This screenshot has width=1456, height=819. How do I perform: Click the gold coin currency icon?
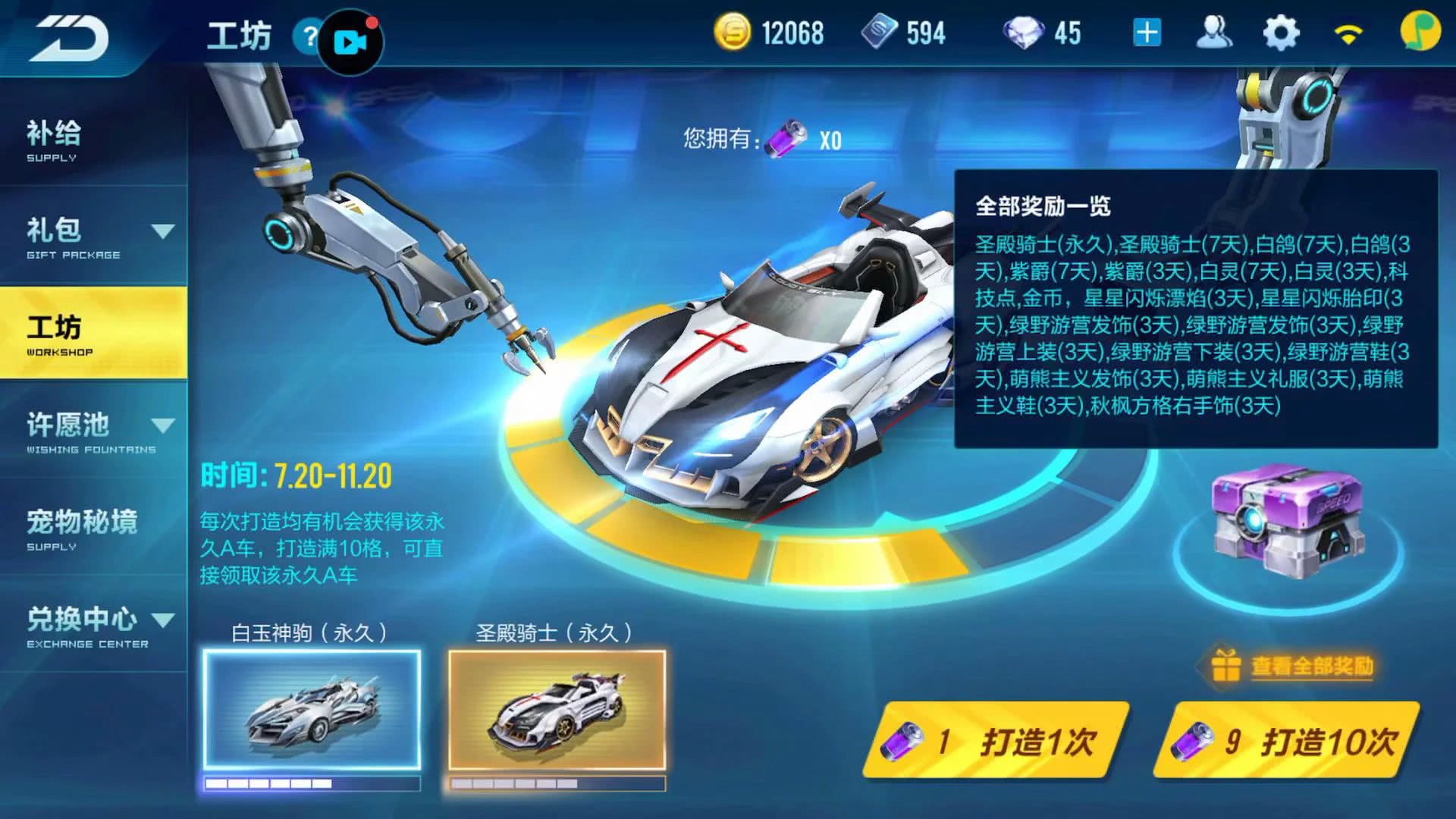point(733,33)
